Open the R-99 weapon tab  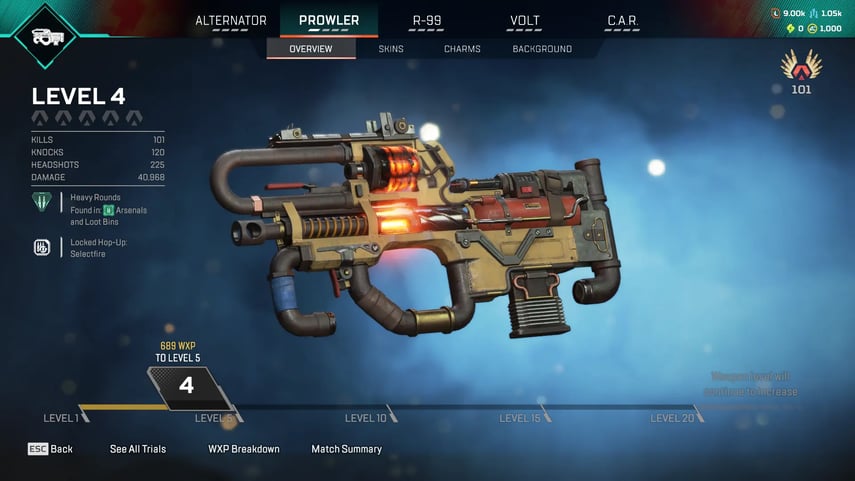427,21
